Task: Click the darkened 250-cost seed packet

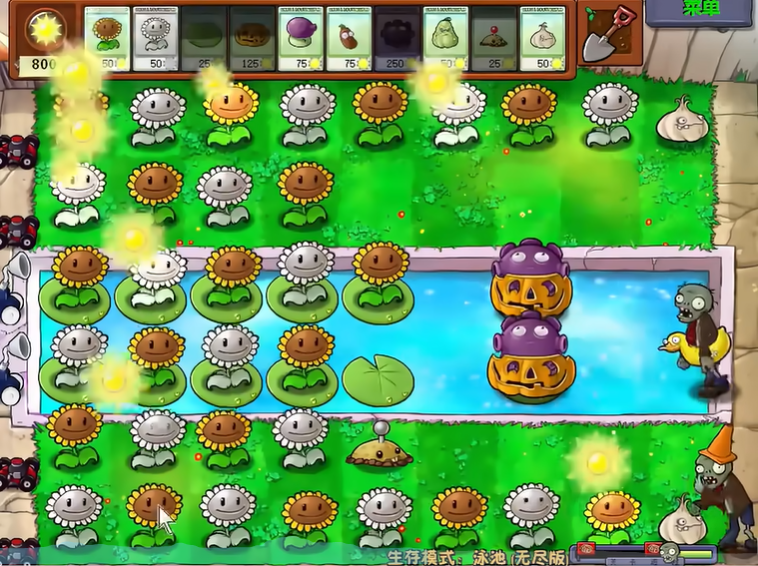Action: pos(398,39)
